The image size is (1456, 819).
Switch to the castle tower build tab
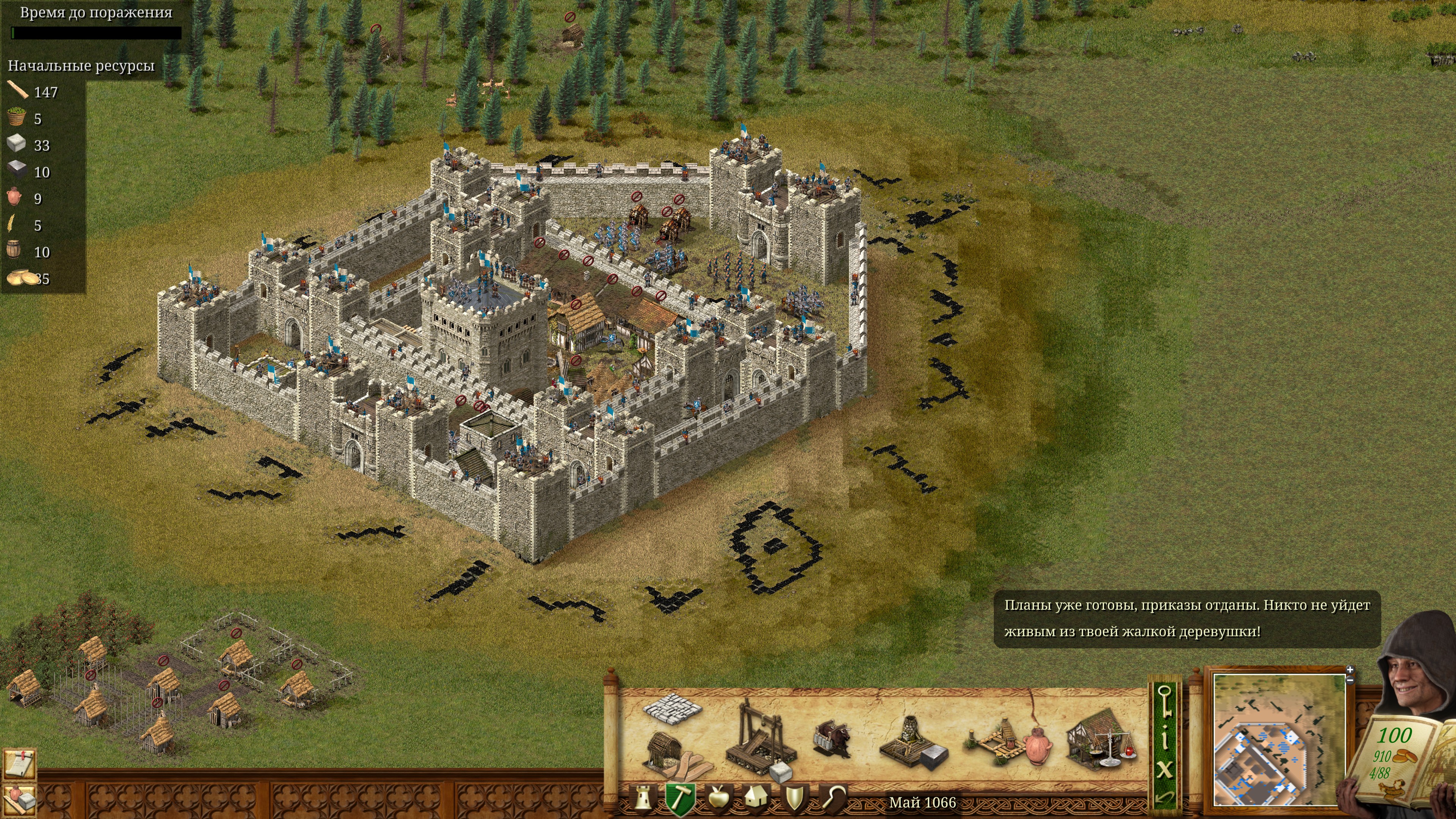(x=643, y=799)
